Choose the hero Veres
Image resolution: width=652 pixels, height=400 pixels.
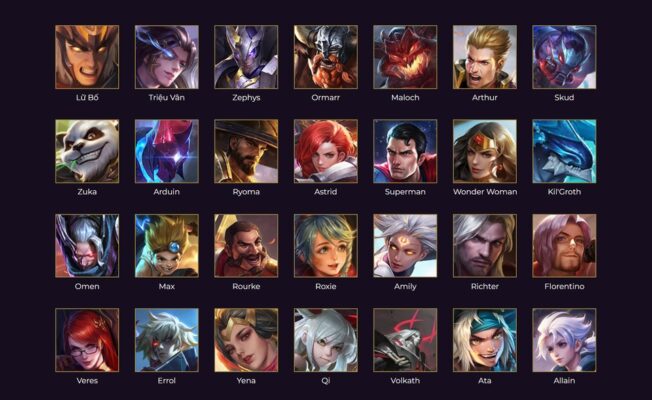(x=87, y=340)
